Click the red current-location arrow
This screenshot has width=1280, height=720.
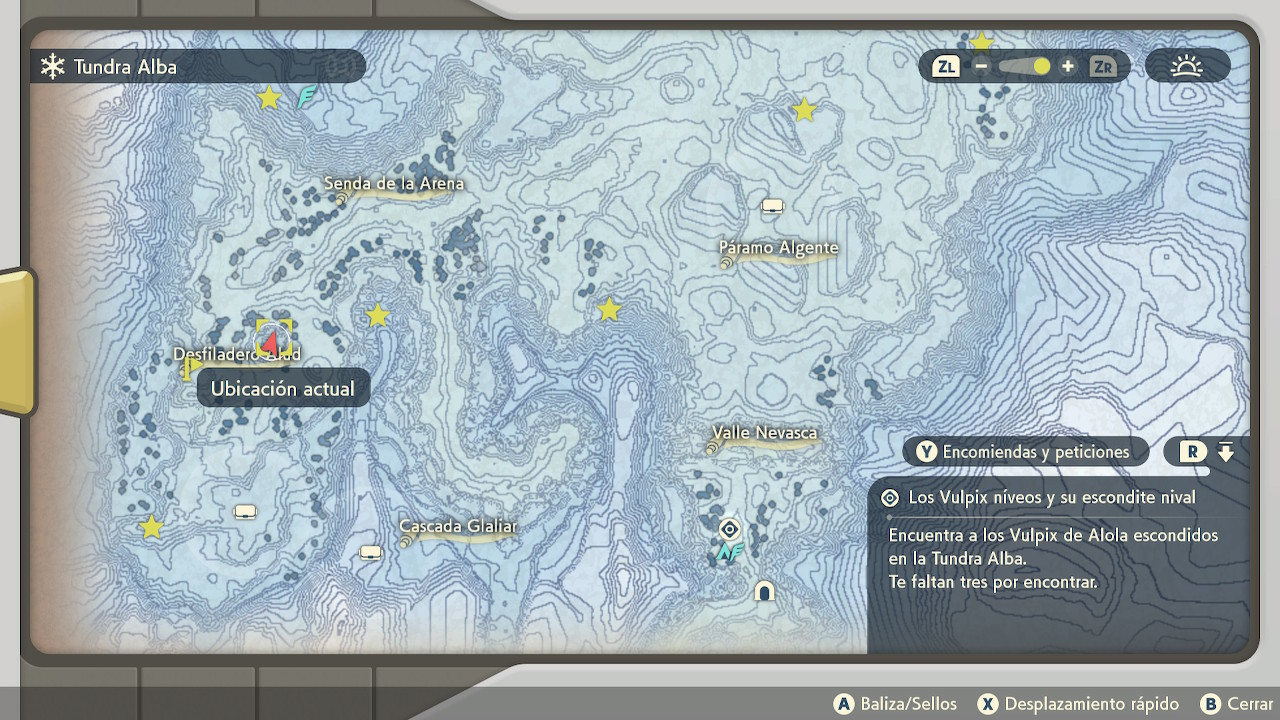click(271, 342)
